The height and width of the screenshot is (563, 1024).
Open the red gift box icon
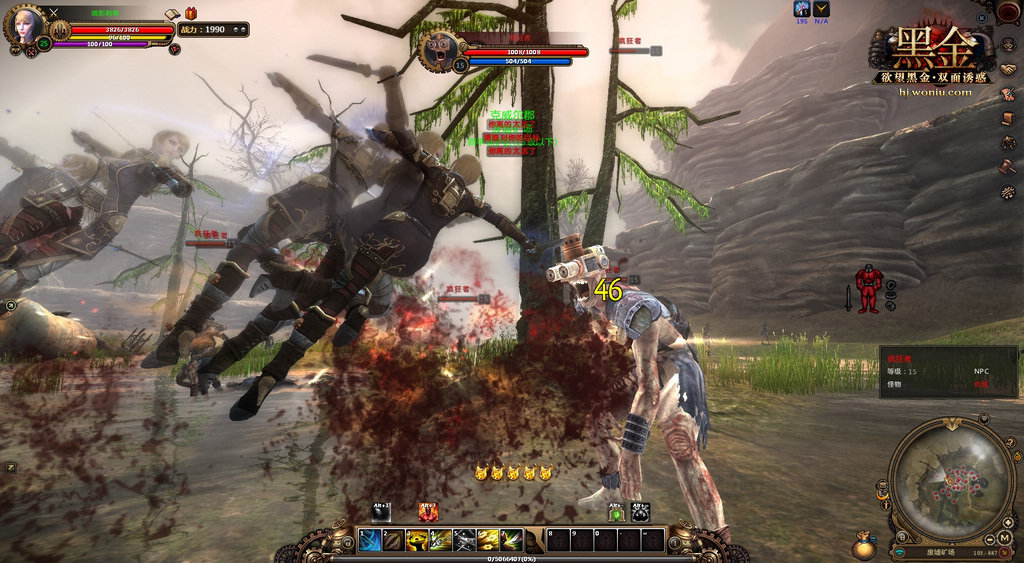[x=190, y=13]
